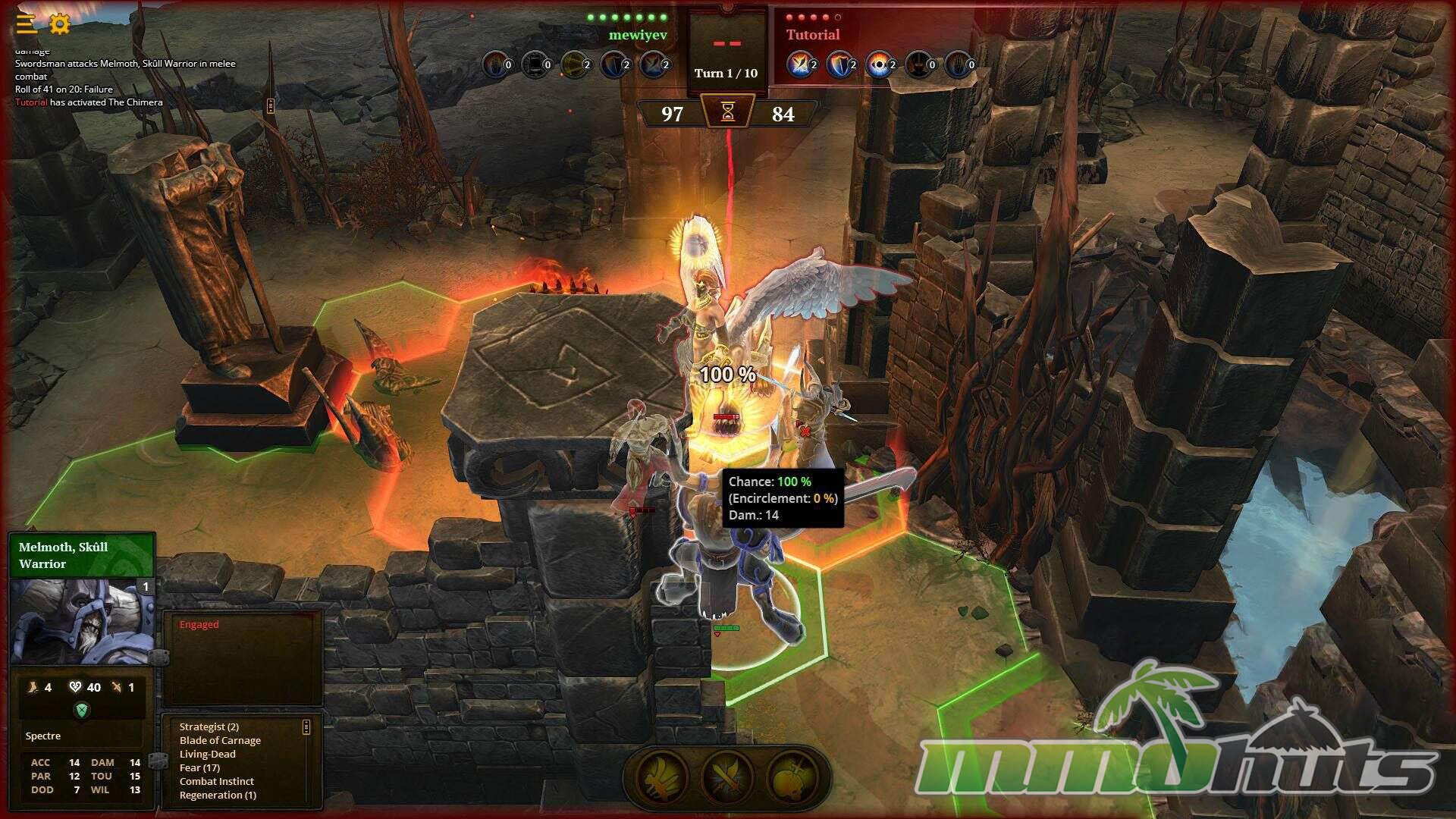
Task: Choose the Fear (17) skill entry
Action: point(199,767)
